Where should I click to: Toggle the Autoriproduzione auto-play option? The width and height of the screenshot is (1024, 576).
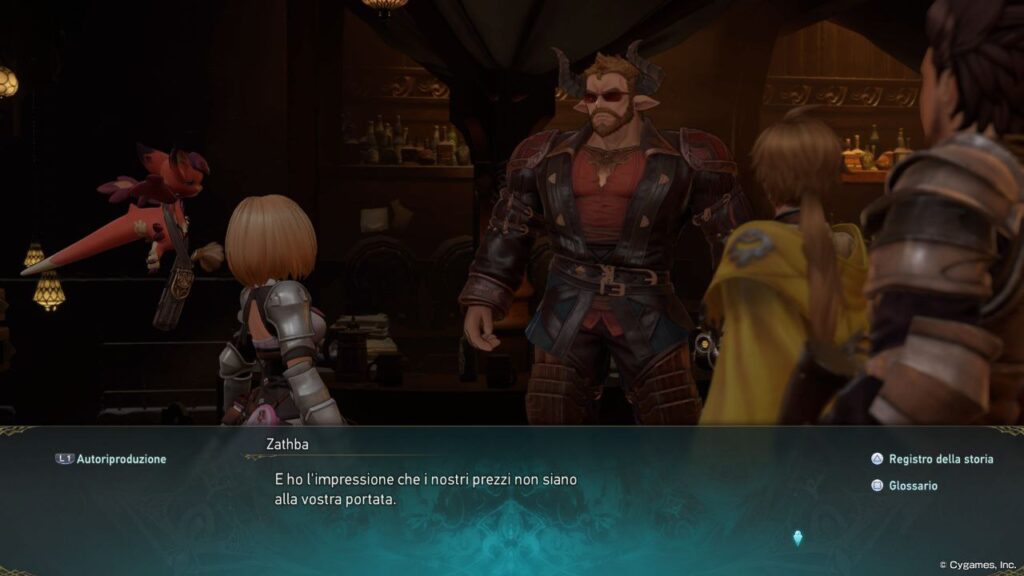[x=111, y=459]
